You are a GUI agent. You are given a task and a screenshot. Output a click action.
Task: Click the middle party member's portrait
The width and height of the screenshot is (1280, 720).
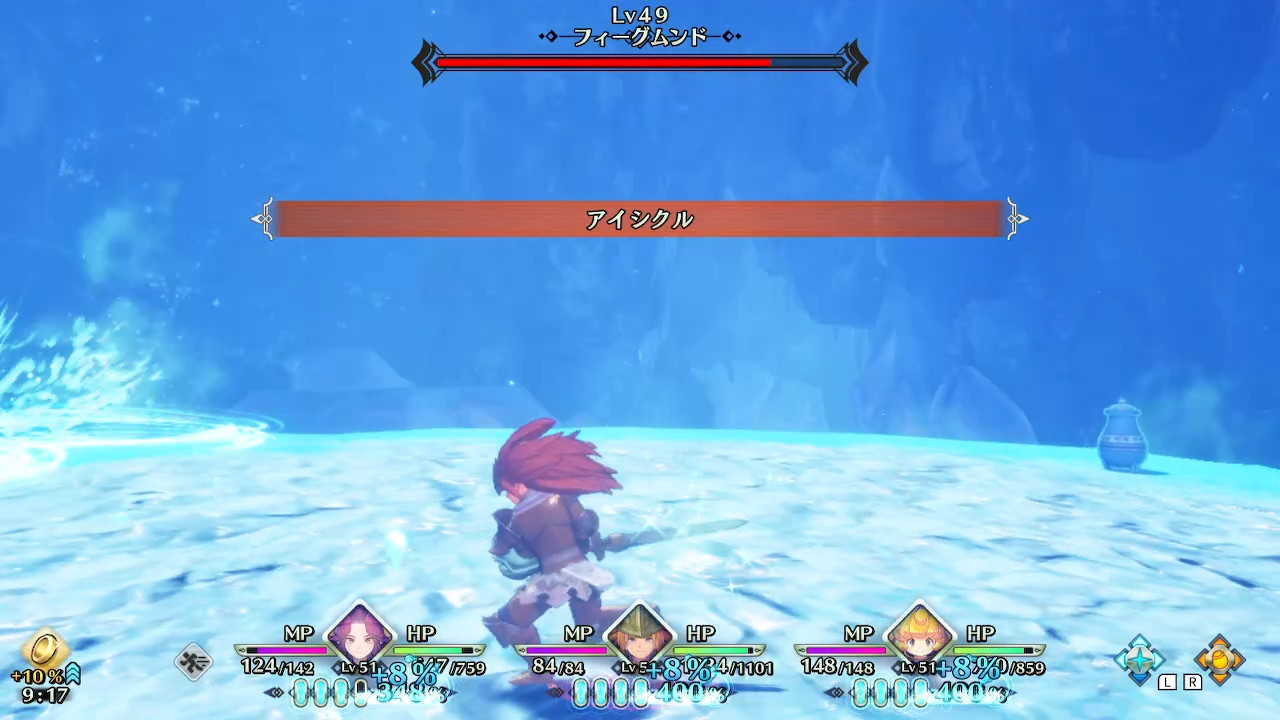[641, 640]
